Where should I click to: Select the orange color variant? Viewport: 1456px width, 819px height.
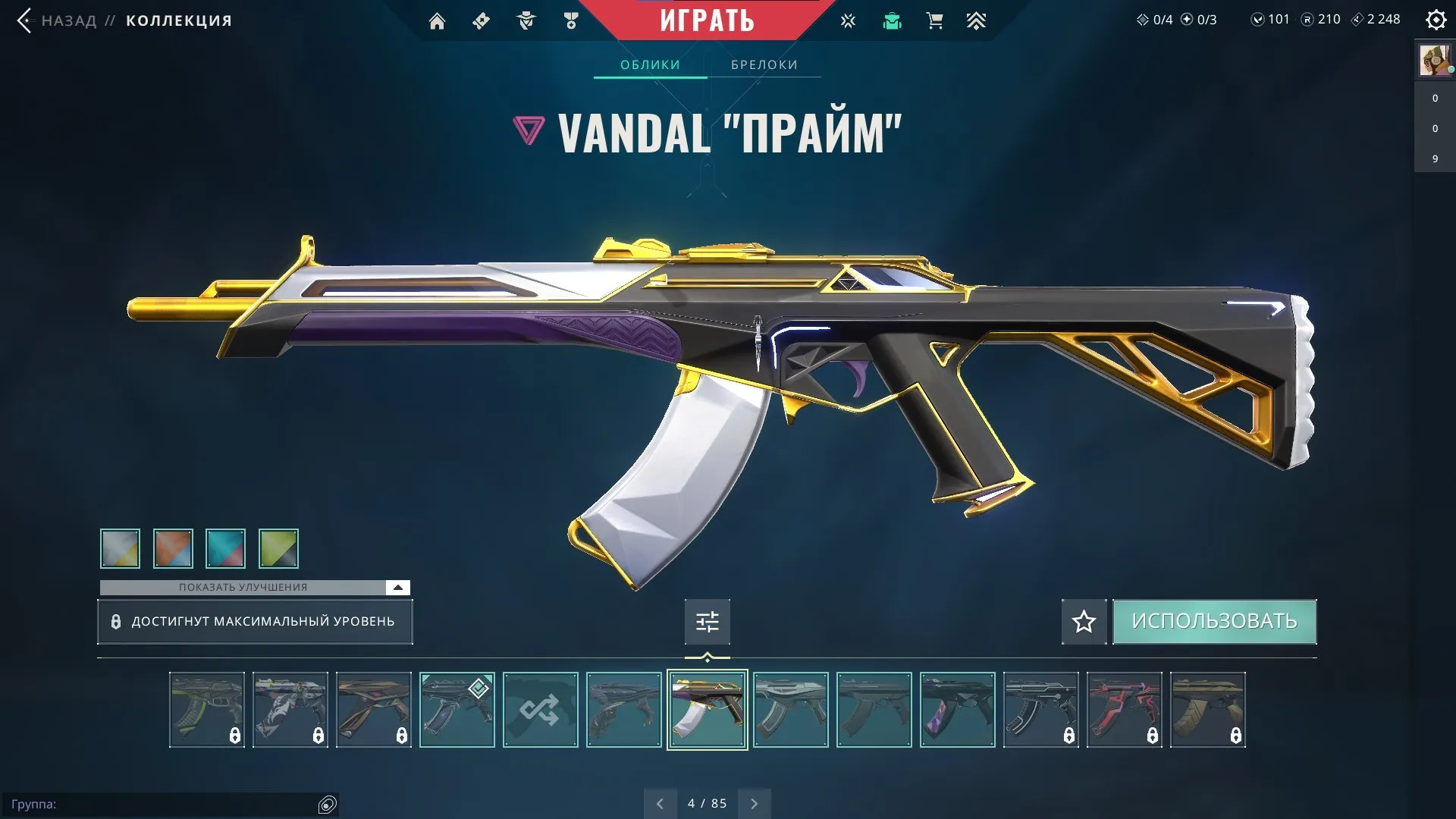(x=173, y=548)
